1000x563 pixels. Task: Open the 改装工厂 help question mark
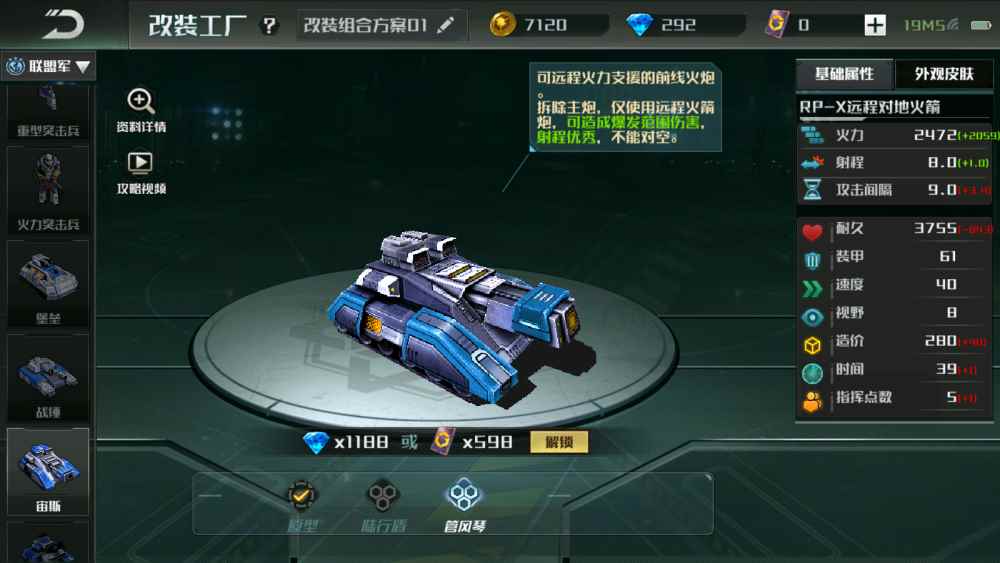click(x=269, y=26)
